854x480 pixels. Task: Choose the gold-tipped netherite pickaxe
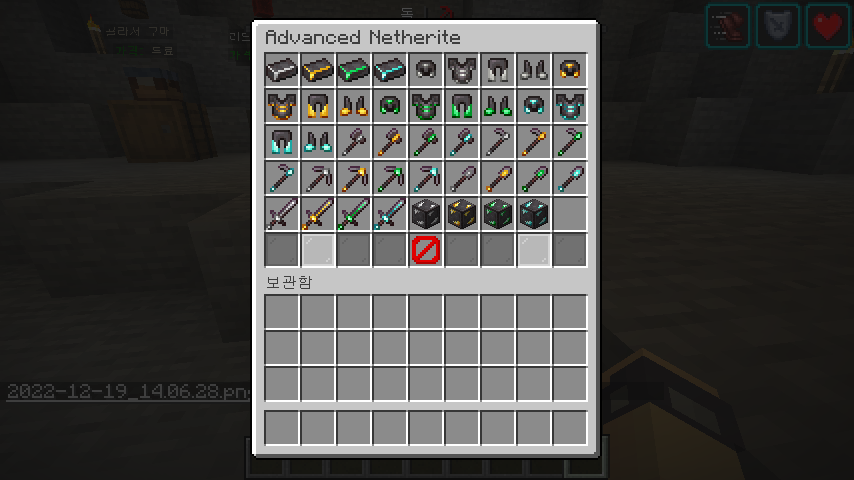click(354, 178)
